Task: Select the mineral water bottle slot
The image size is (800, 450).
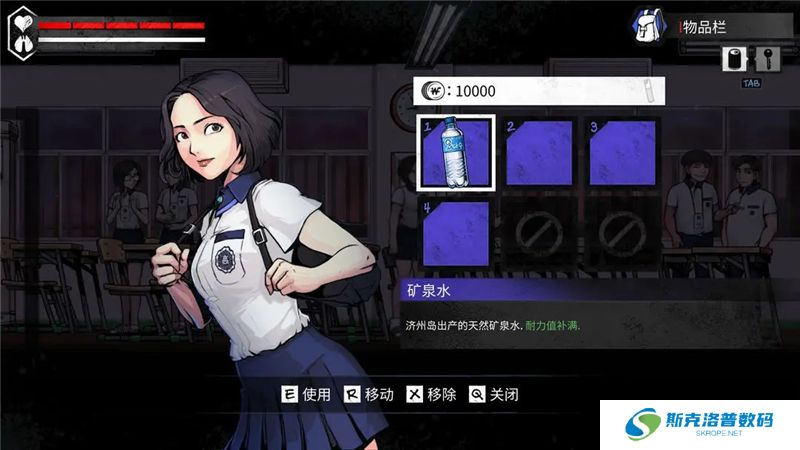Action: [x=456, y=152]
